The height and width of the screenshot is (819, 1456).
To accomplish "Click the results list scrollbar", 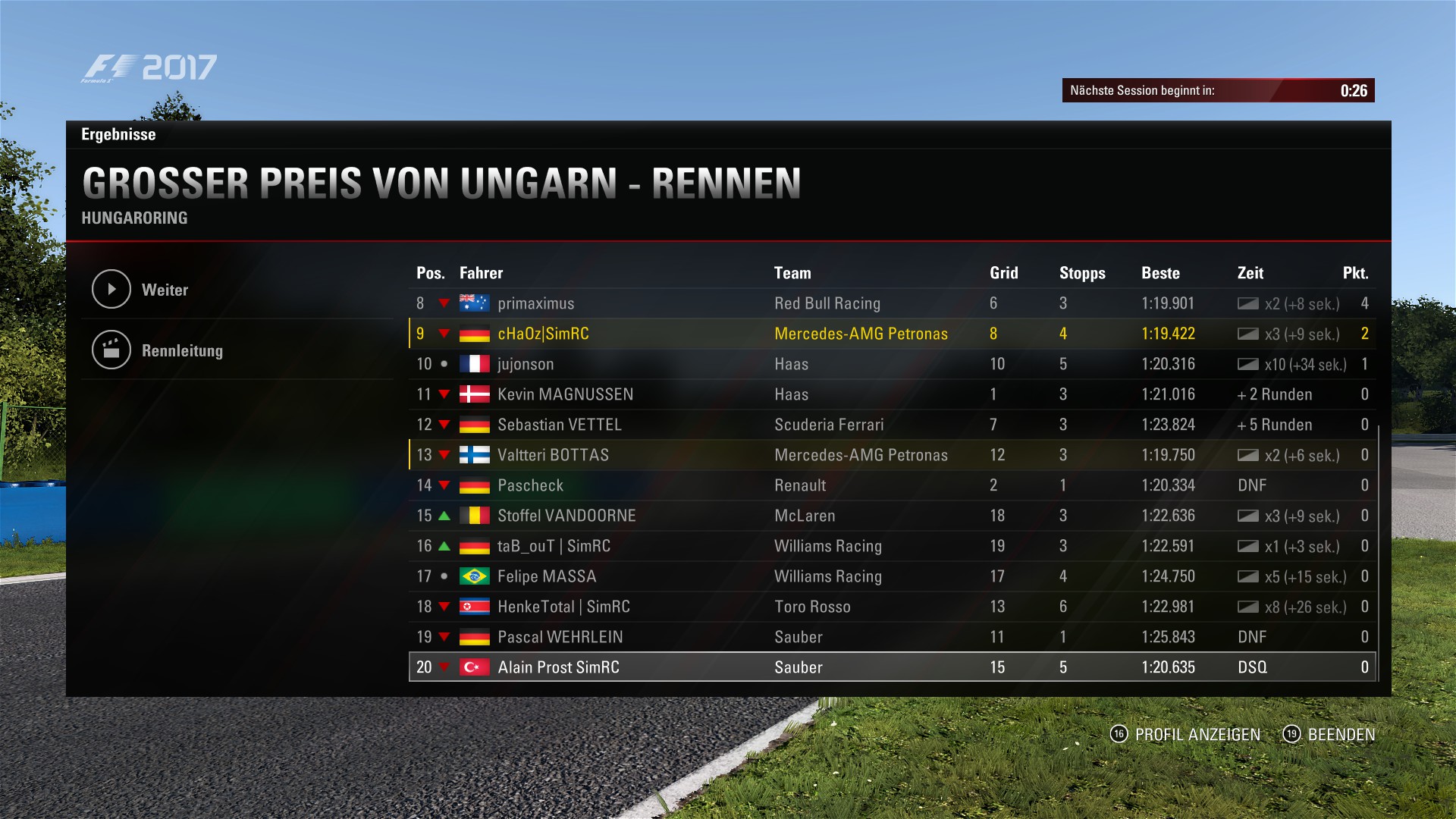I will pos(1378,554).
